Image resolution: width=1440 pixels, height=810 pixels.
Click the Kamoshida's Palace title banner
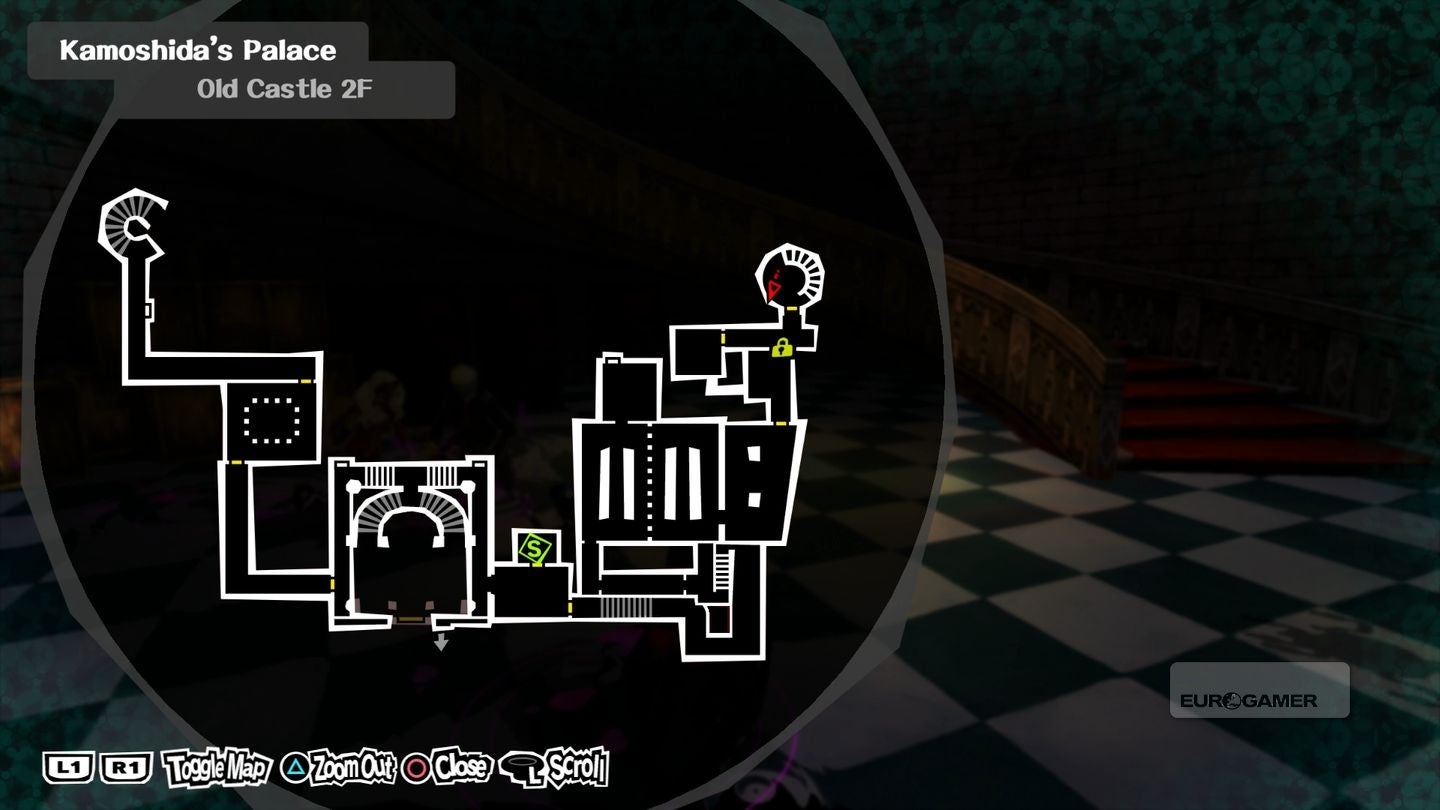click(198, 49)
